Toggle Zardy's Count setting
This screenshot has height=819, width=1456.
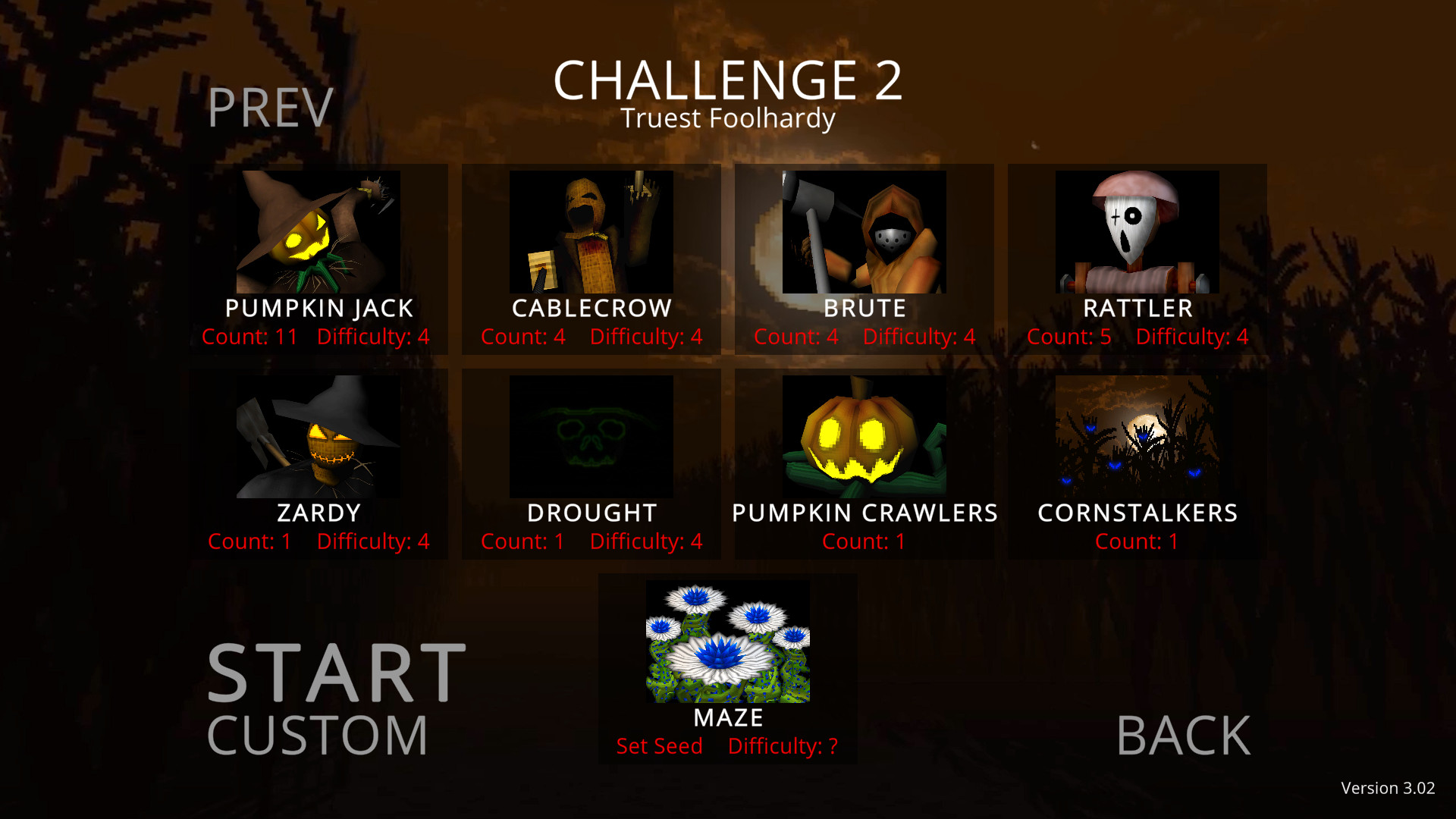[x=250, y=541]
